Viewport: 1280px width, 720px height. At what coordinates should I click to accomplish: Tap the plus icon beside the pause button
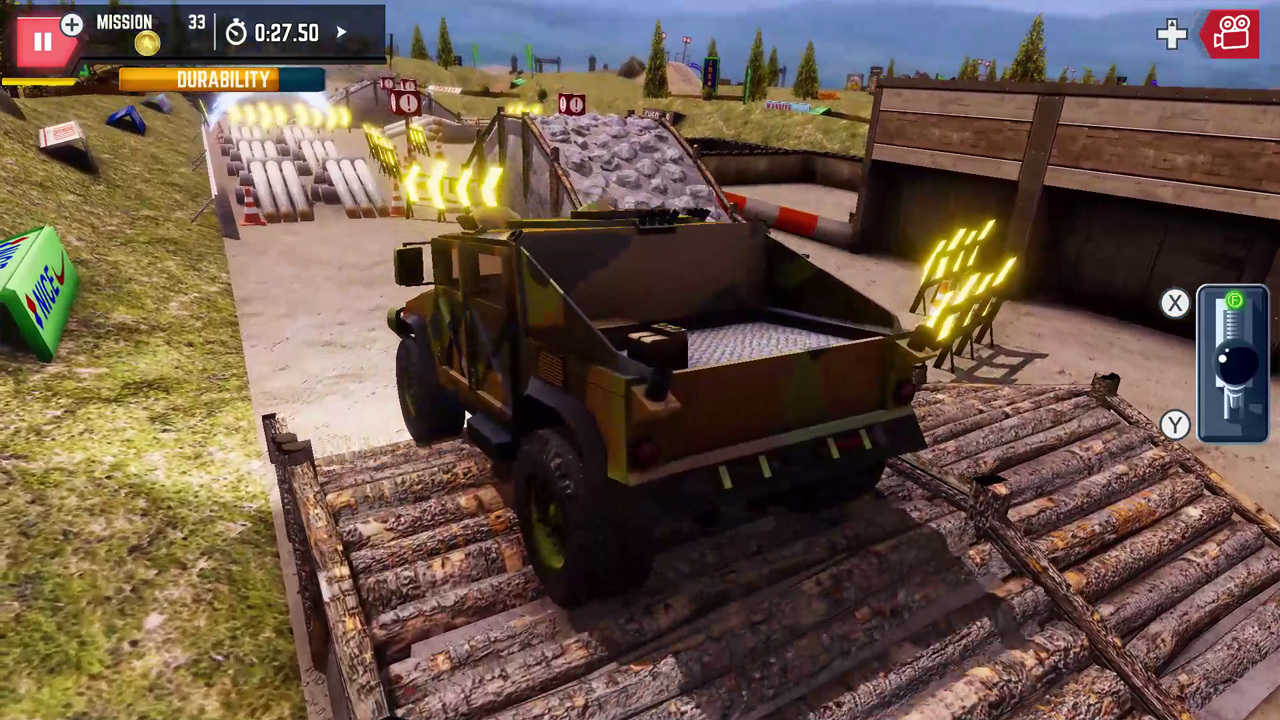pos(71,26)
